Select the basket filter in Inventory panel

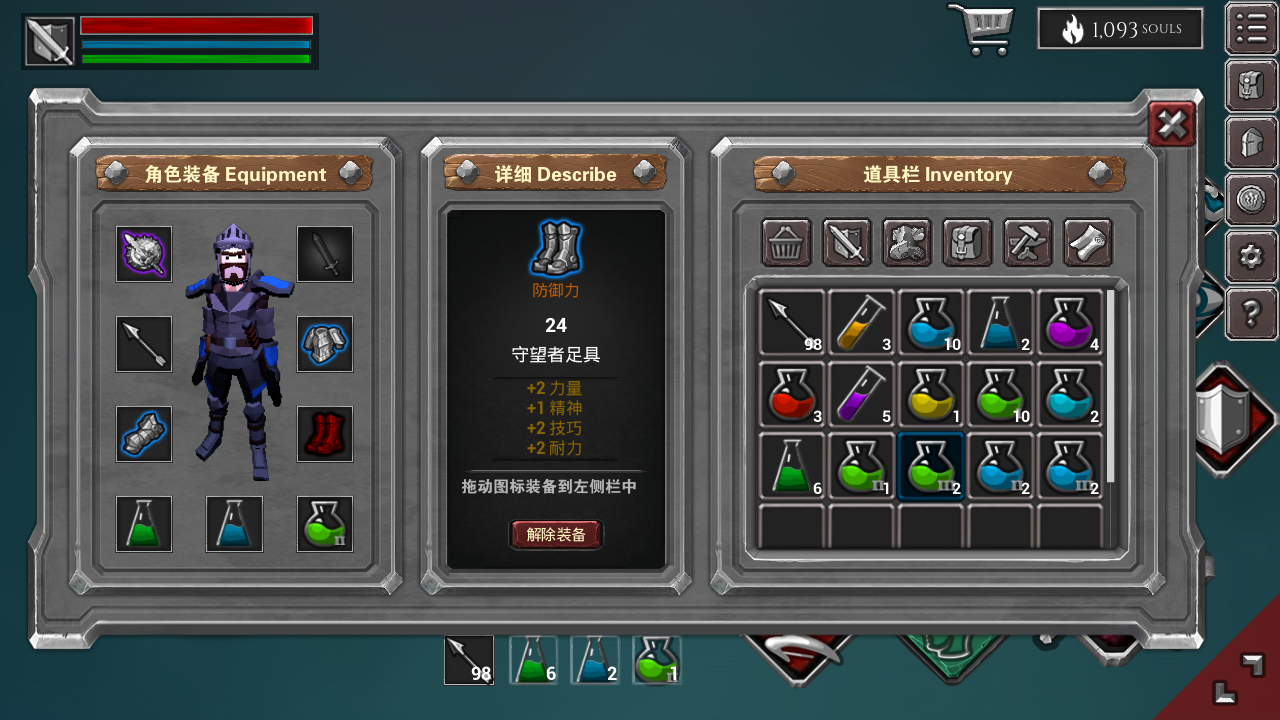pos(786,242)
